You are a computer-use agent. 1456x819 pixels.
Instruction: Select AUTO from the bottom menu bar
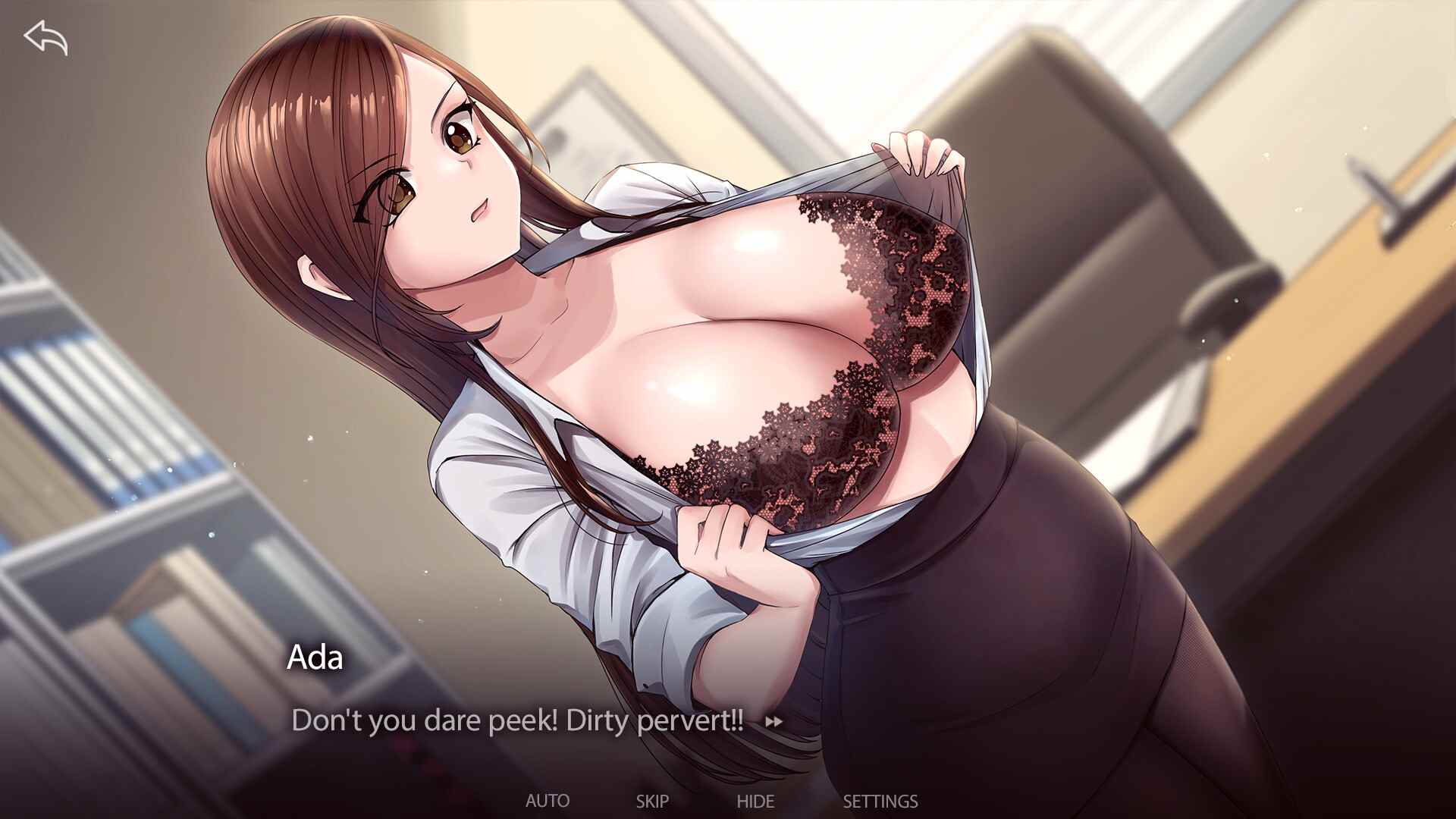pyautogui.click(x=549, y=800)
